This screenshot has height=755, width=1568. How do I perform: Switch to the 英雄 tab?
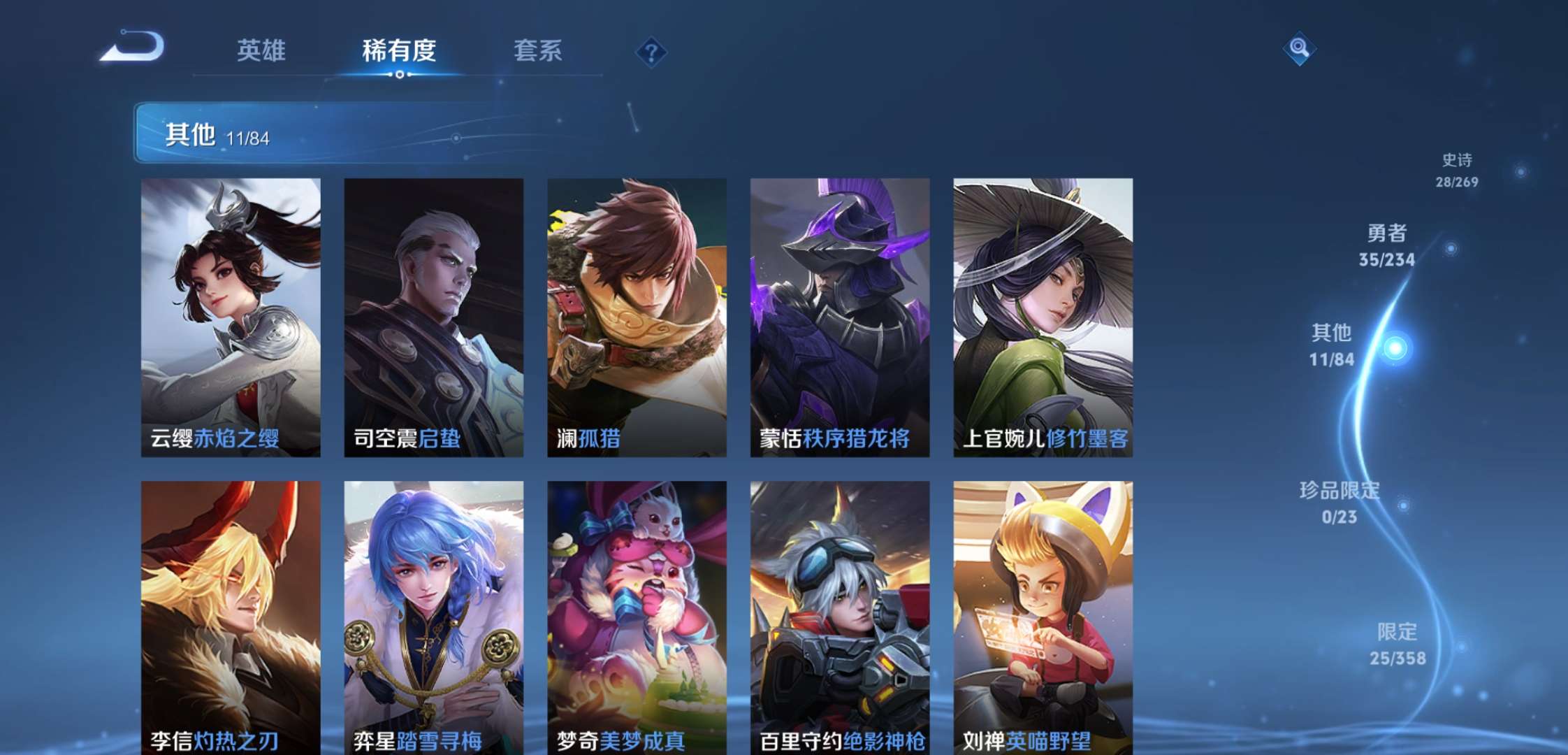click(261, 50)
